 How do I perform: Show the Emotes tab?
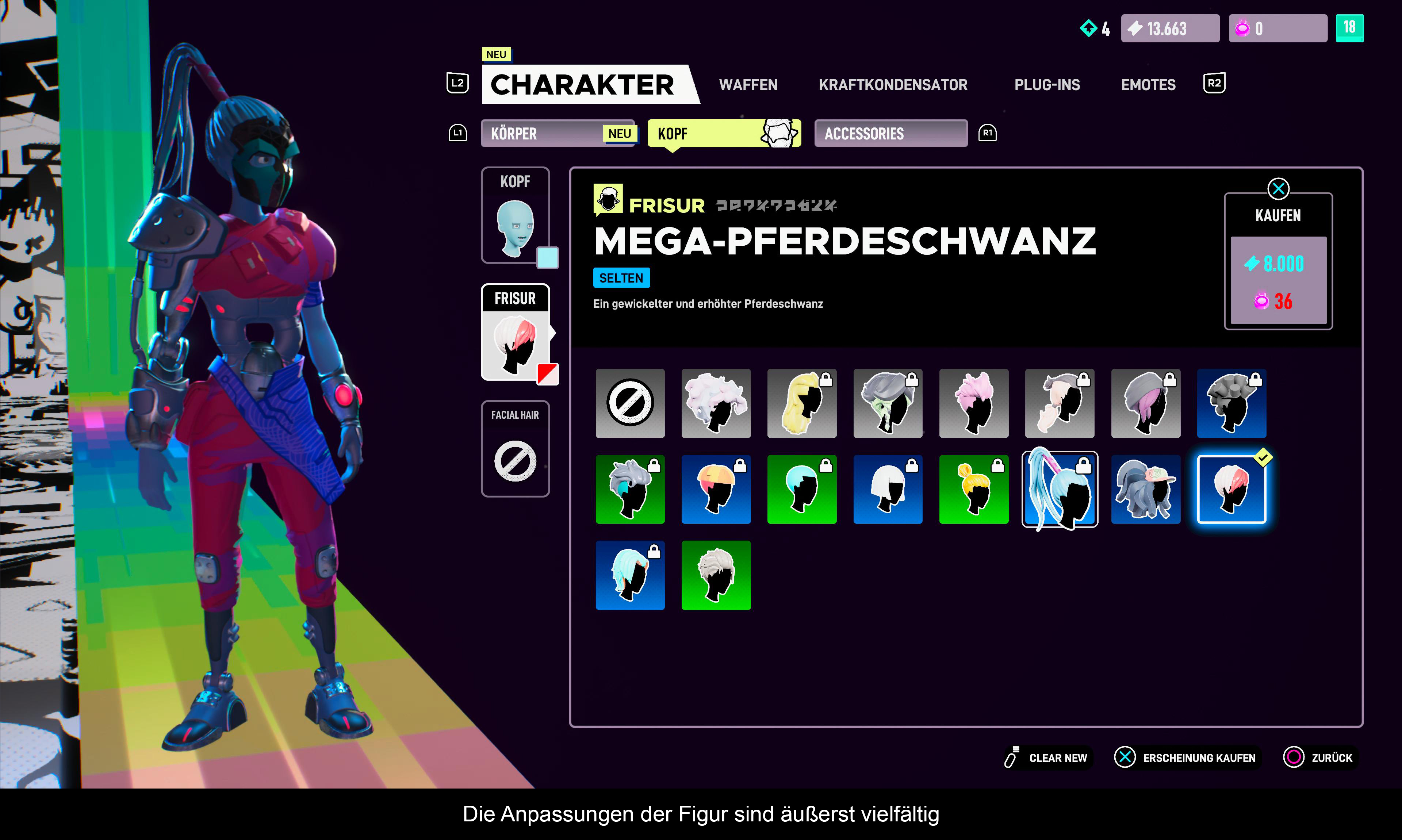(1148, 85)
